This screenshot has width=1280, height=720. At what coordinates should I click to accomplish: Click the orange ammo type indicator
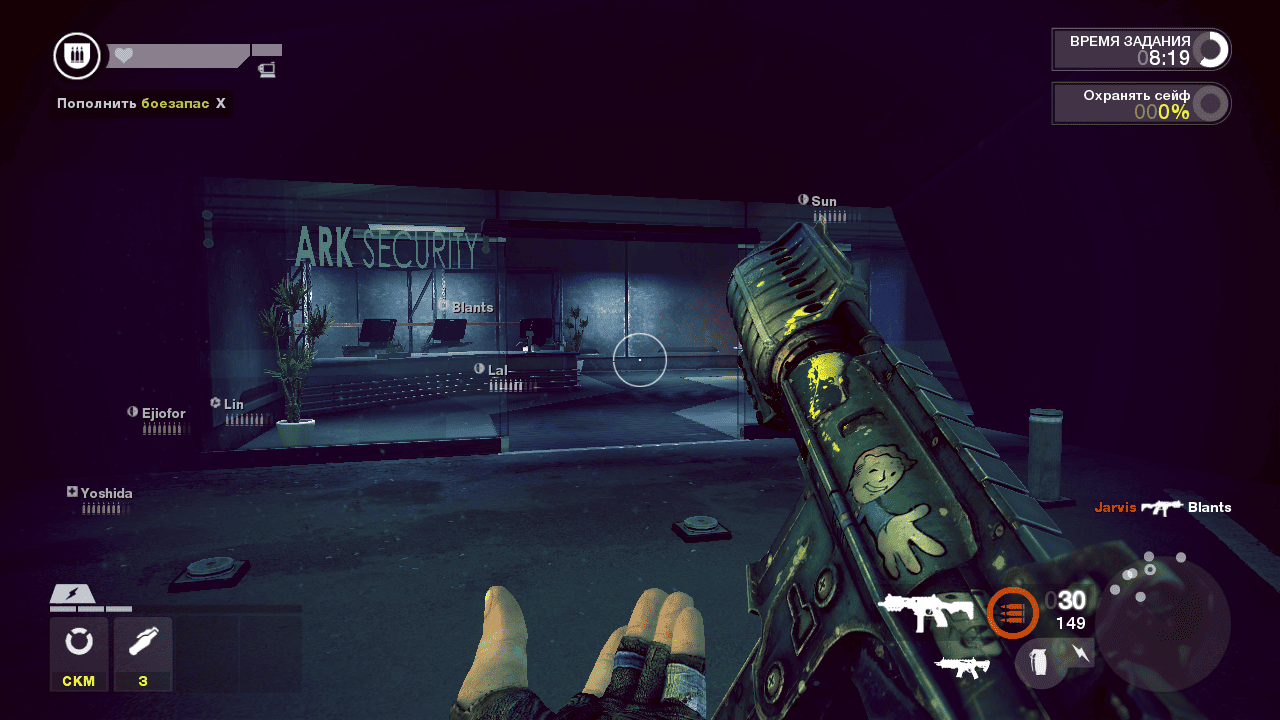click(1012, 613)
